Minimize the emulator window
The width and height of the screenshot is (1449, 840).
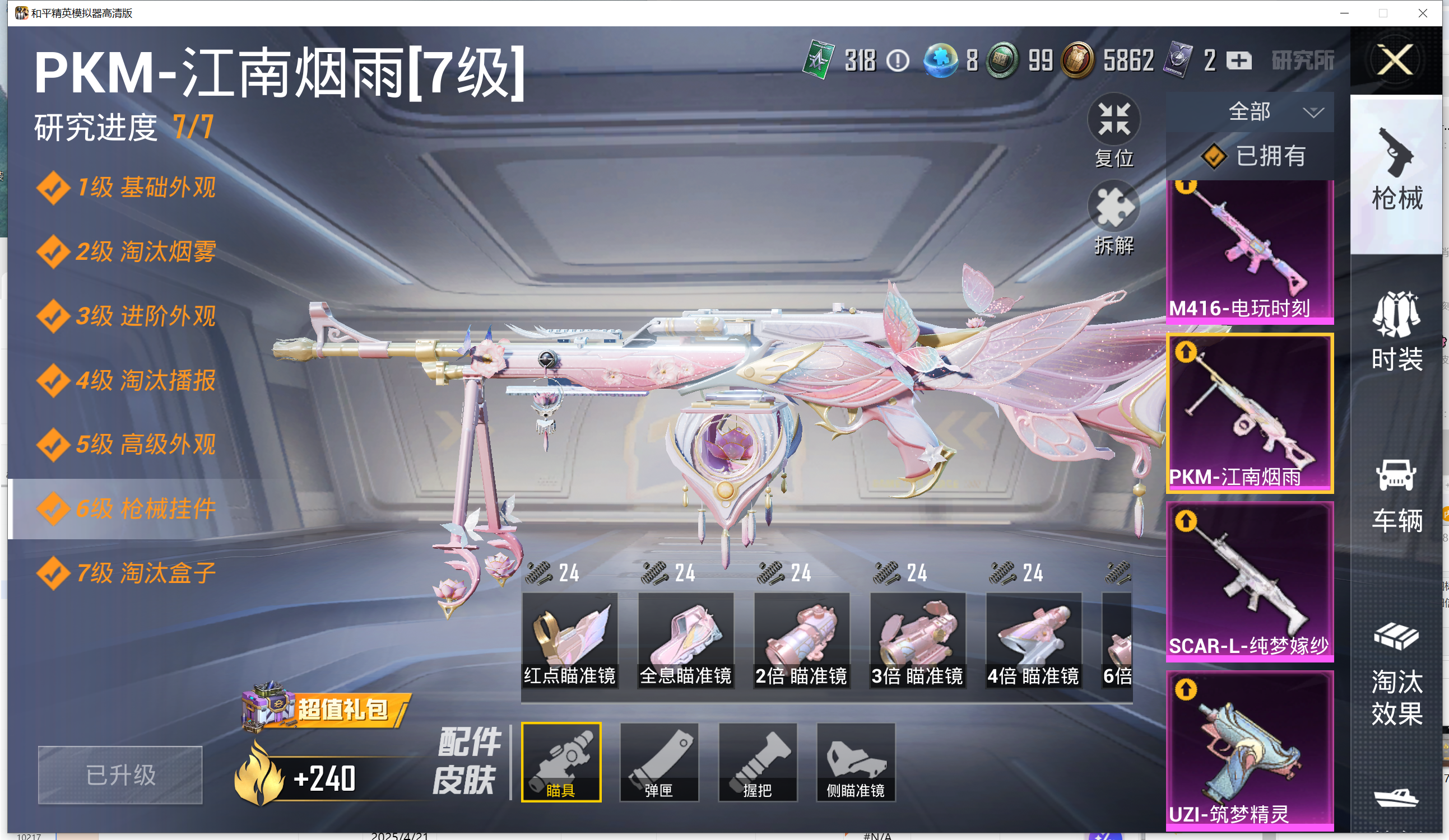coord(1344,13)
